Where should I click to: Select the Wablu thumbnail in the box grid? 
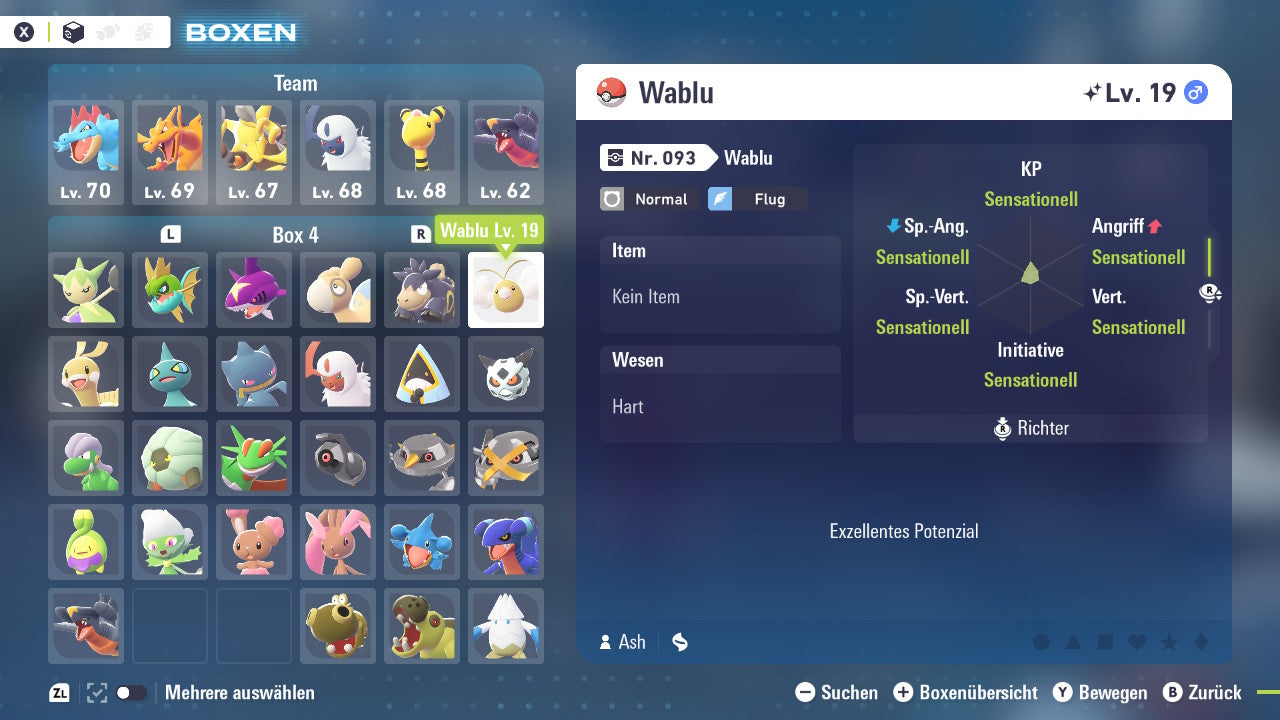click(506, 291)
